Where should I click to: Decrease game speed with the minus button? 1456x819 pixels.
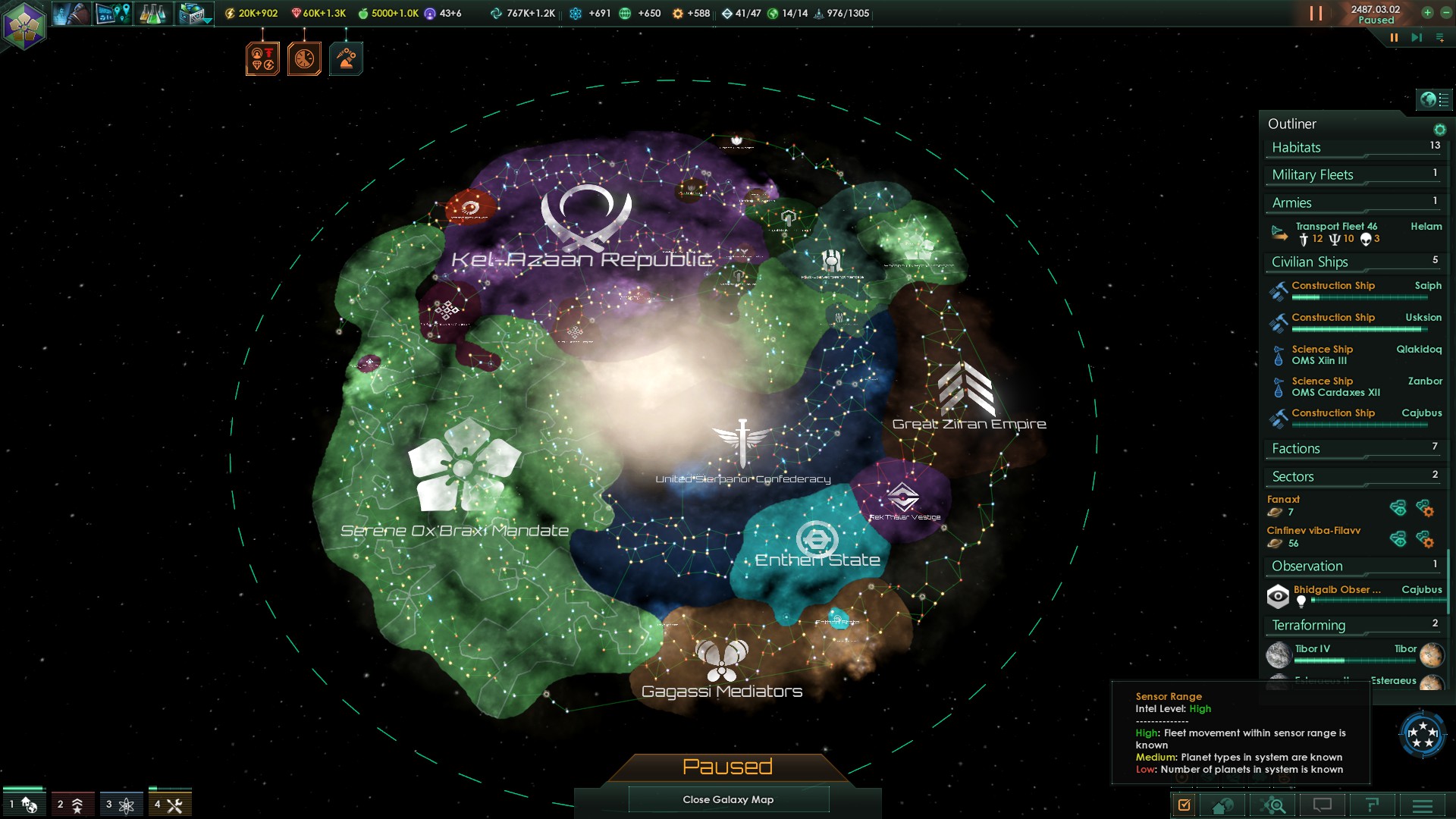tap(1446, 12)
